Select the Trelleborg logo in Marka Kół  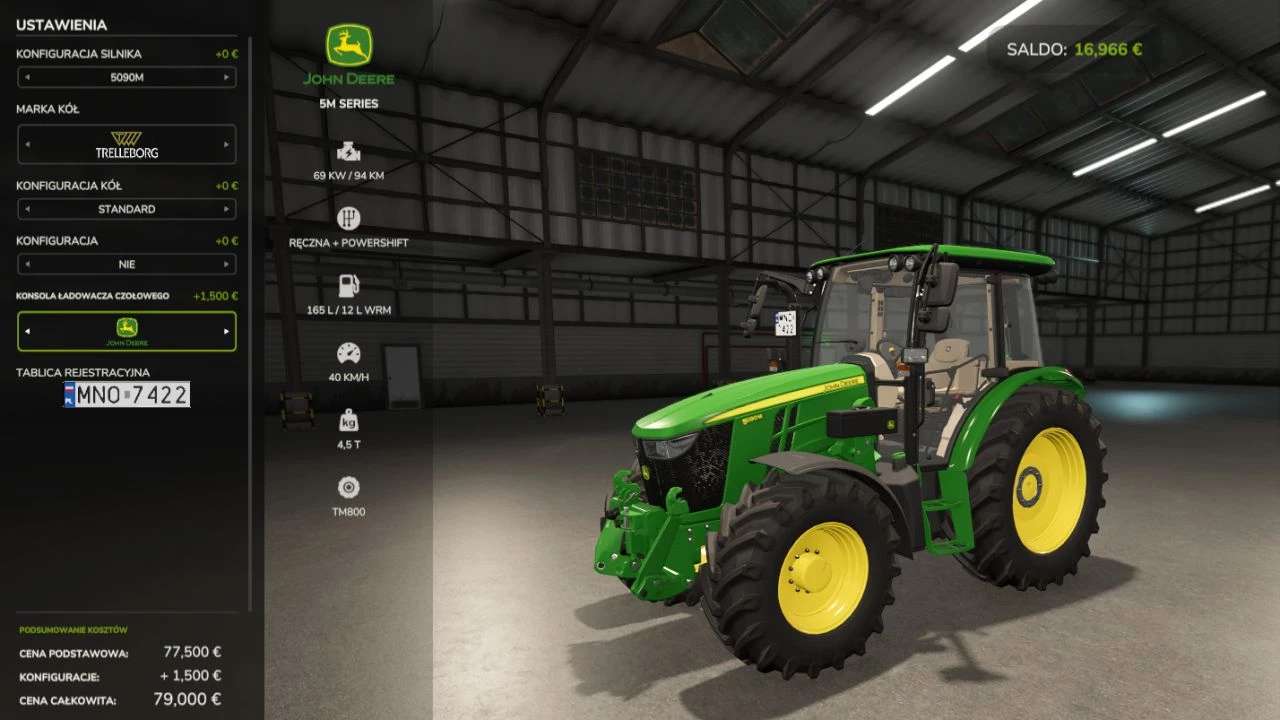(127, 144)
